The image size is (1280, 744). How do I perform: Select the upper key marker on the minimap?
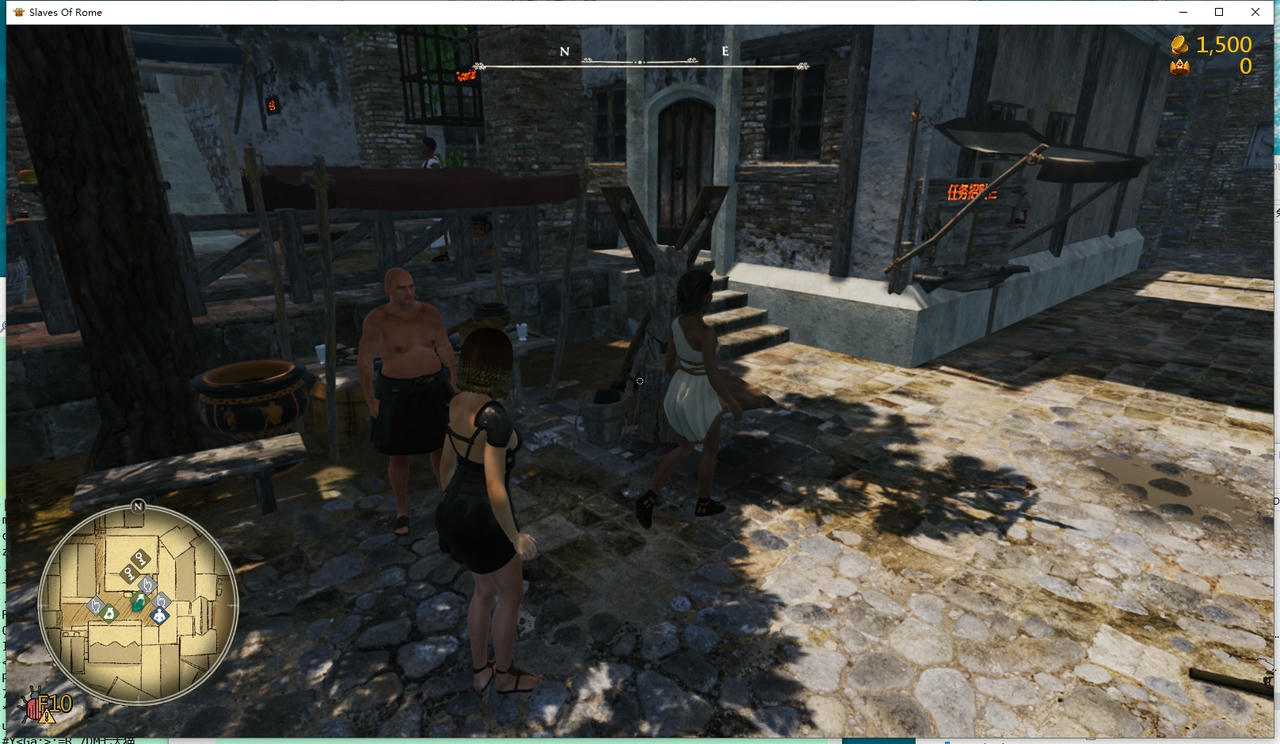[x=139, y=558]
